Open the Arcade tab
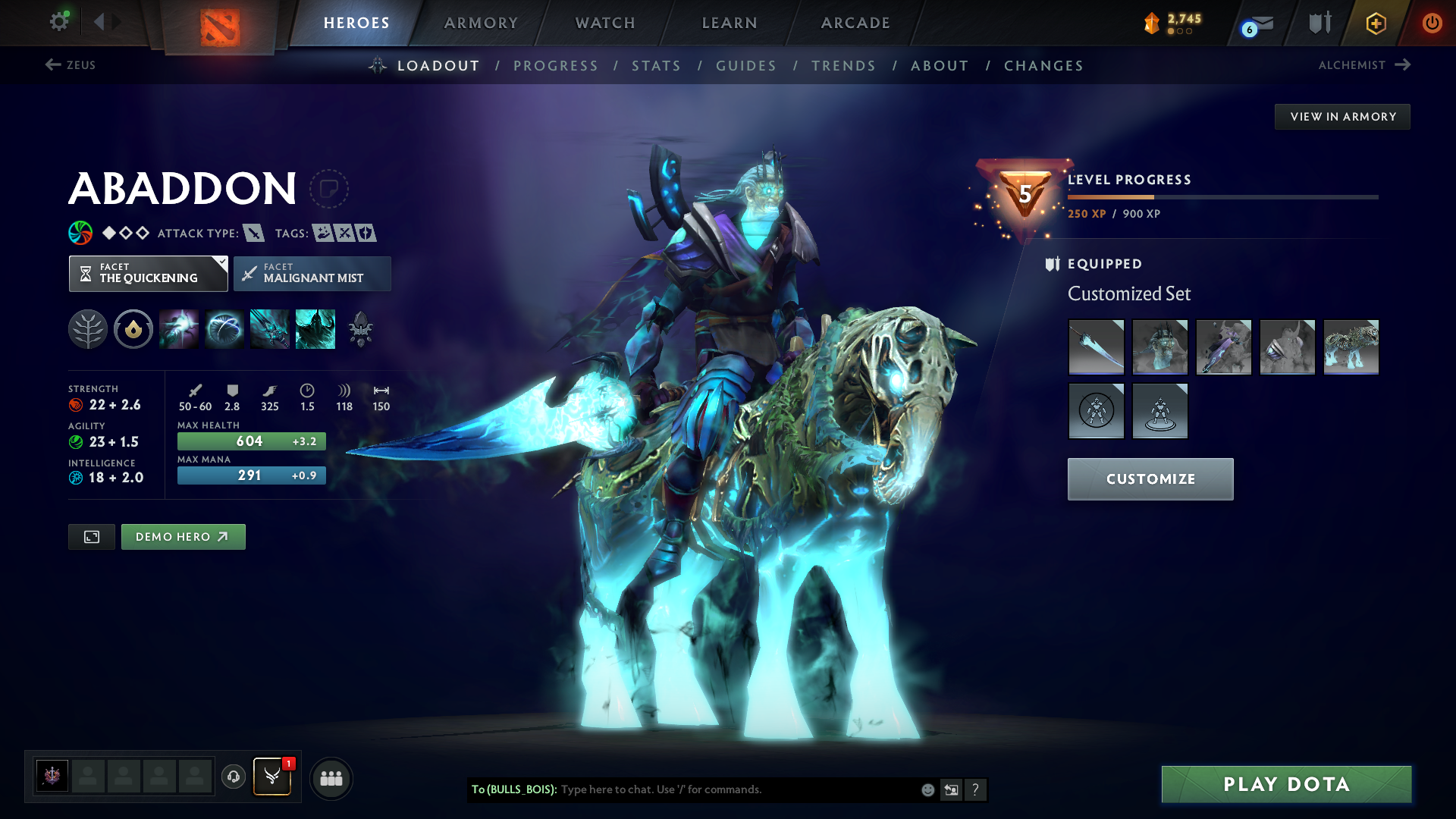Screen dimensions: 1456x819 pos(855,23)
